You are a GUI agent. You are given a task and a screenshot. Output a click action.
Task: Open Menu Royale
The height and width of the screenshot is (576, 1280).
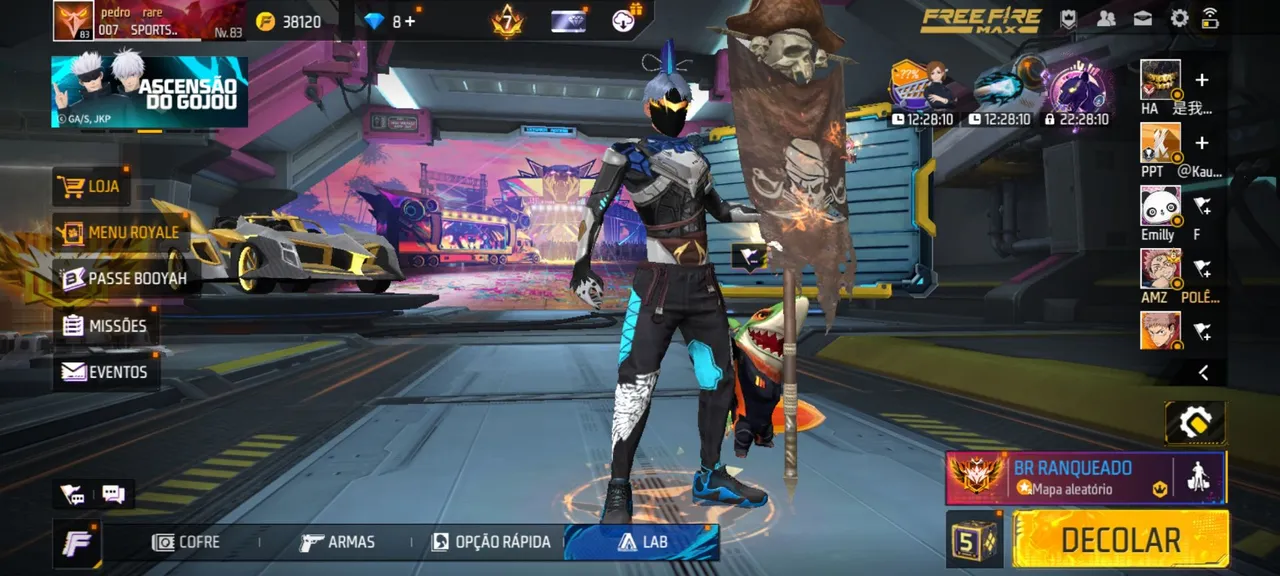(119, 232)
